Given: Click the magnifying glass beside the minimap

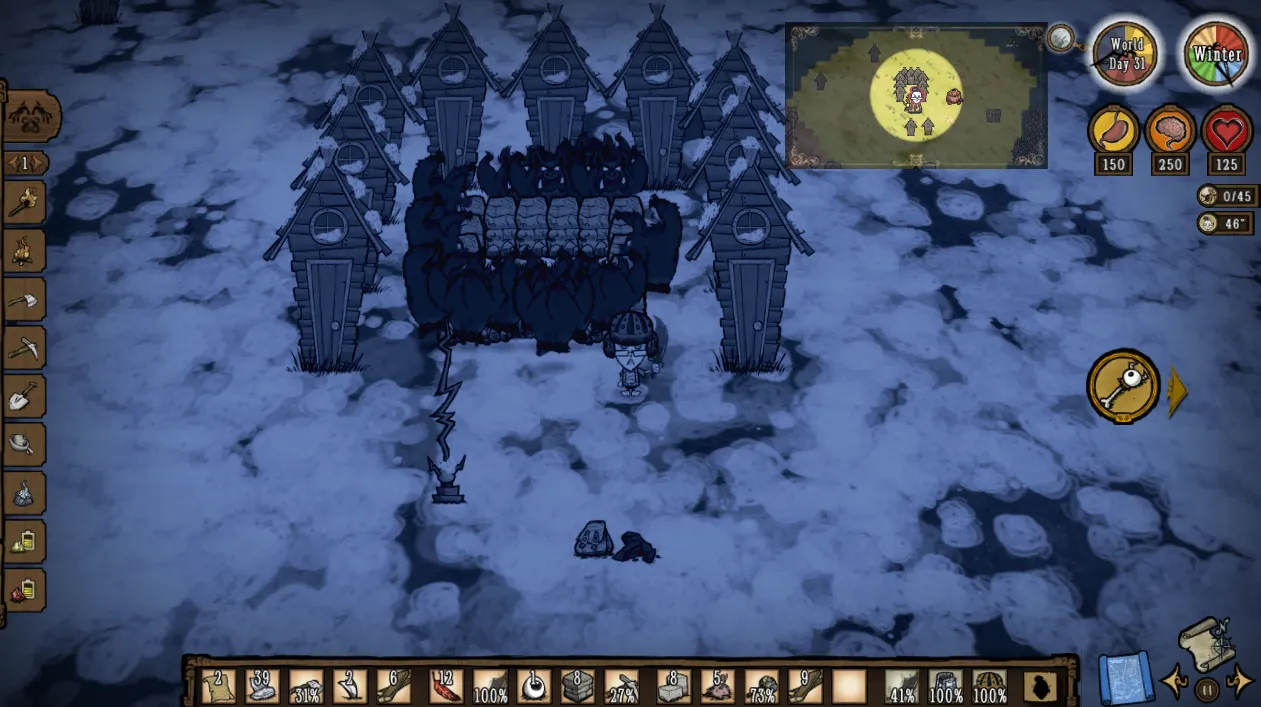Looking at the screenshot, I should tap(1061, 39).
